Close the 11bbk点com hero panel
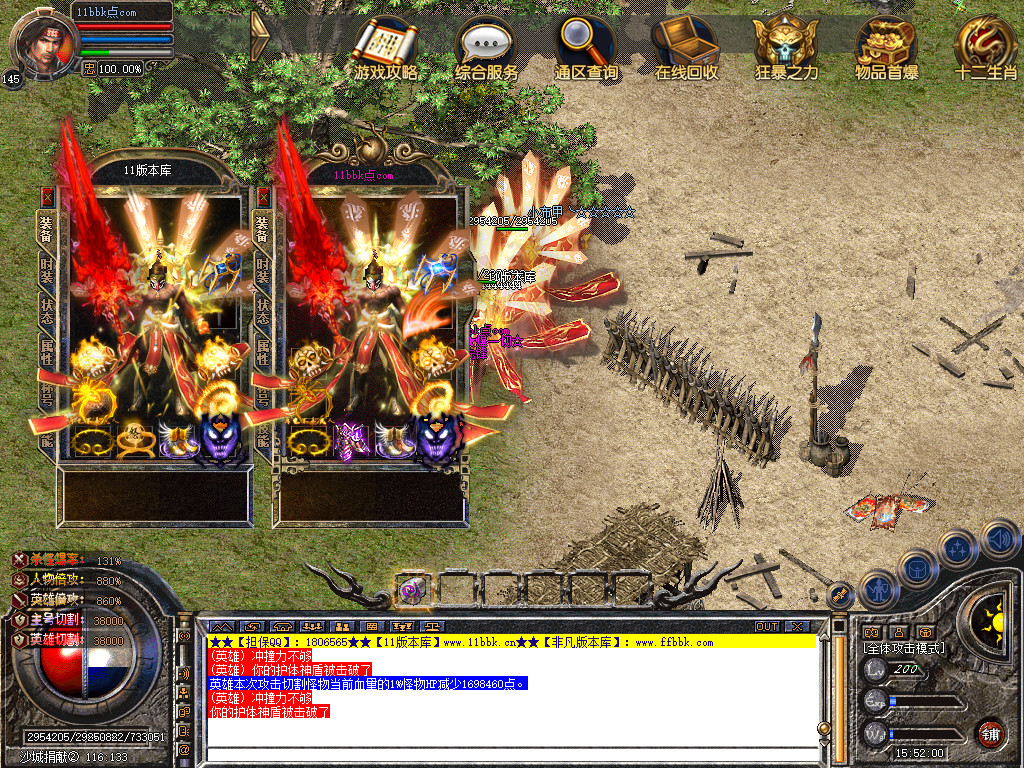1024x768 pixels. point(263,197)
